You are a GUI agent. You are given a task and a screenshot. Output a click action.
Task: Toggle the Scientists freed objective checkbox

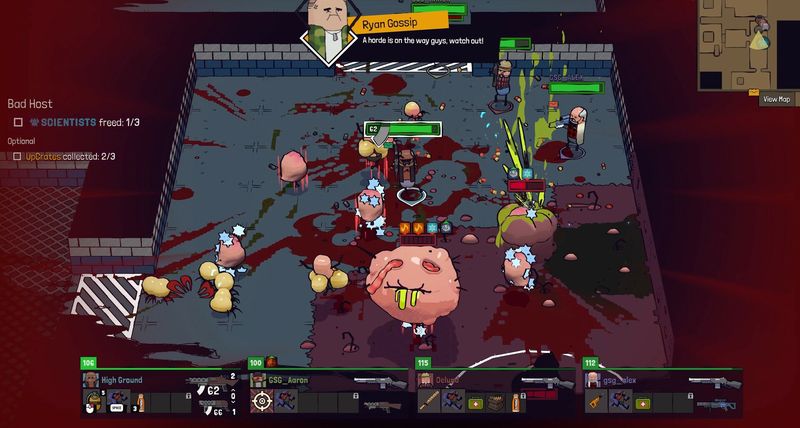[18, 123]
